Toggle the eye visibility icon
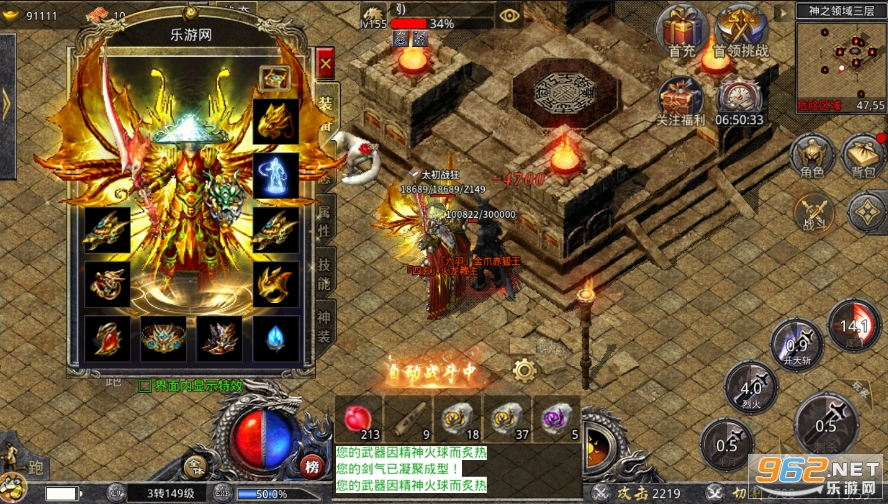The image size is (888, 504). [509, 15]
